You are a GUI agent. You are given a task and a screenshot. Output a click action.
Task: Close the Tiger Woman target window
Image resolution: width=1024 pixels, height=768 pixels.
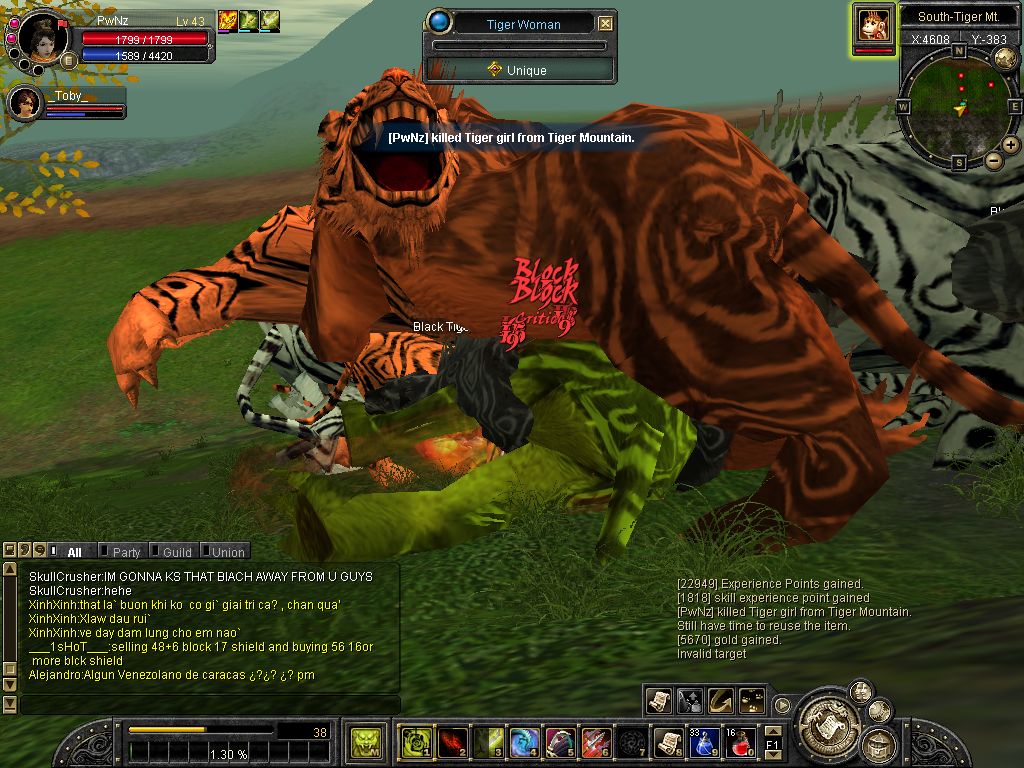tap(605, 24)
